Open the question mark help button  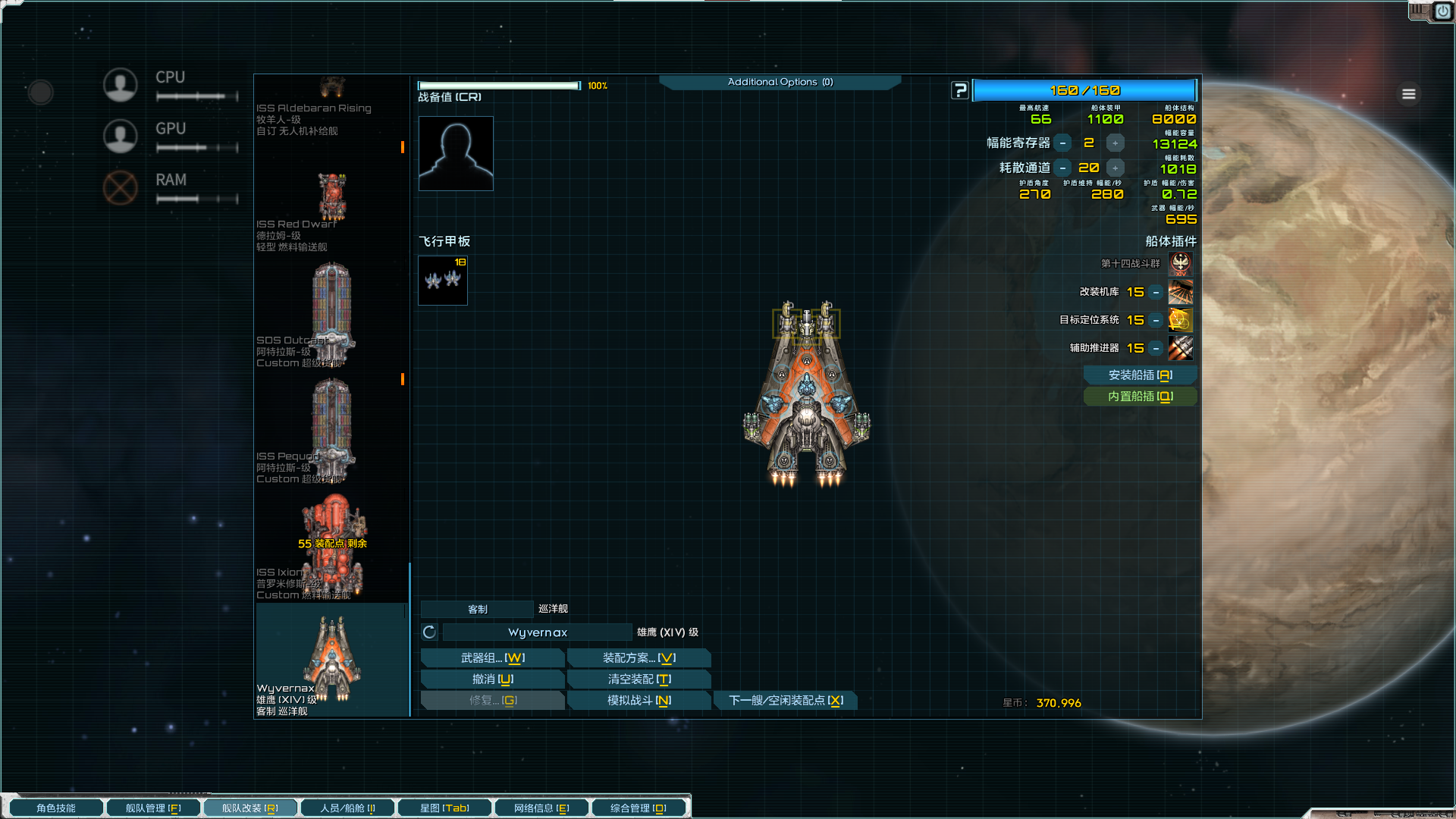coord(960,90)
